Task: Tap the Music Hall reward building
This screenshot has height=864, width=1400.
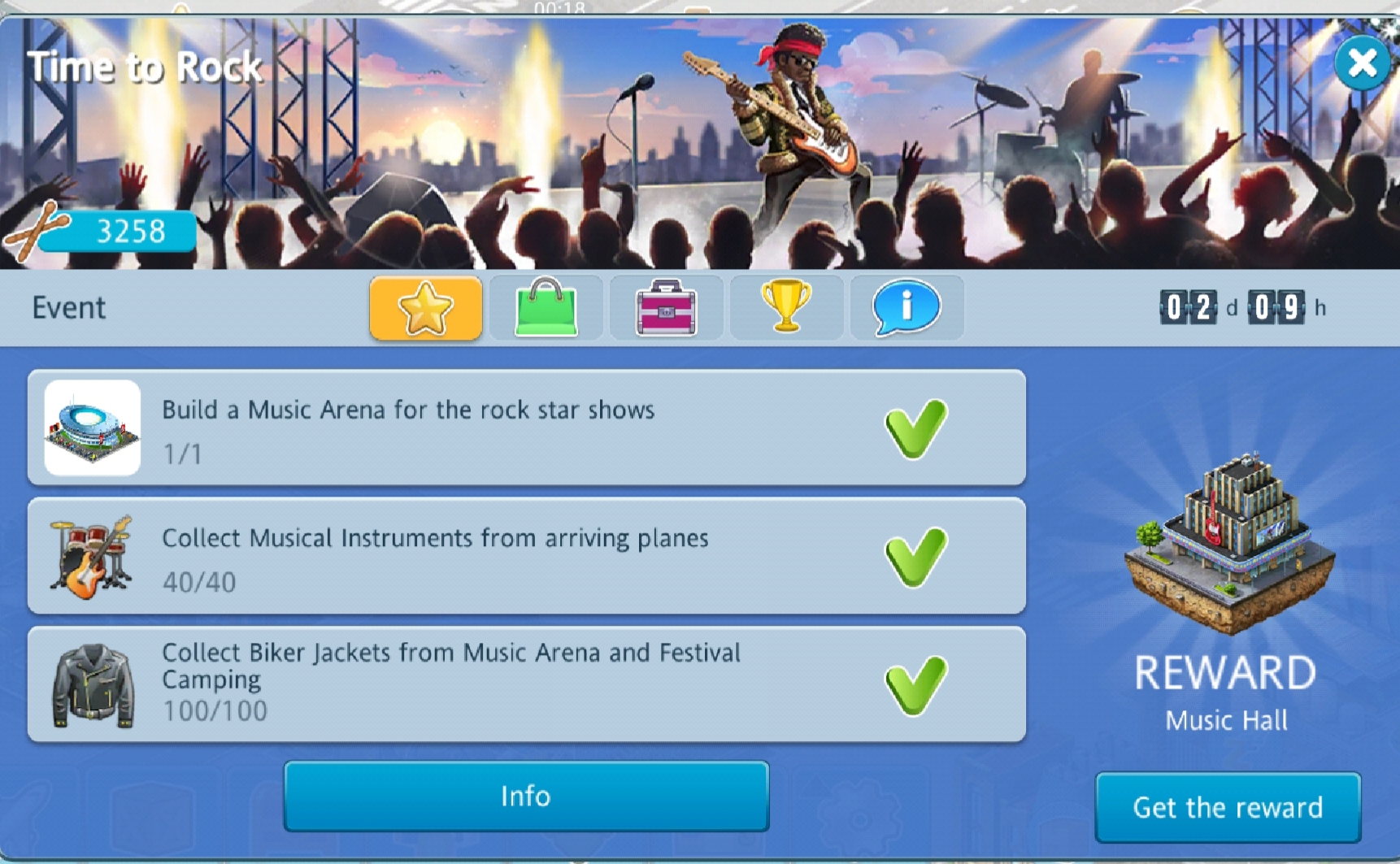Action: pyautogui.click(x=1228, y=545)
